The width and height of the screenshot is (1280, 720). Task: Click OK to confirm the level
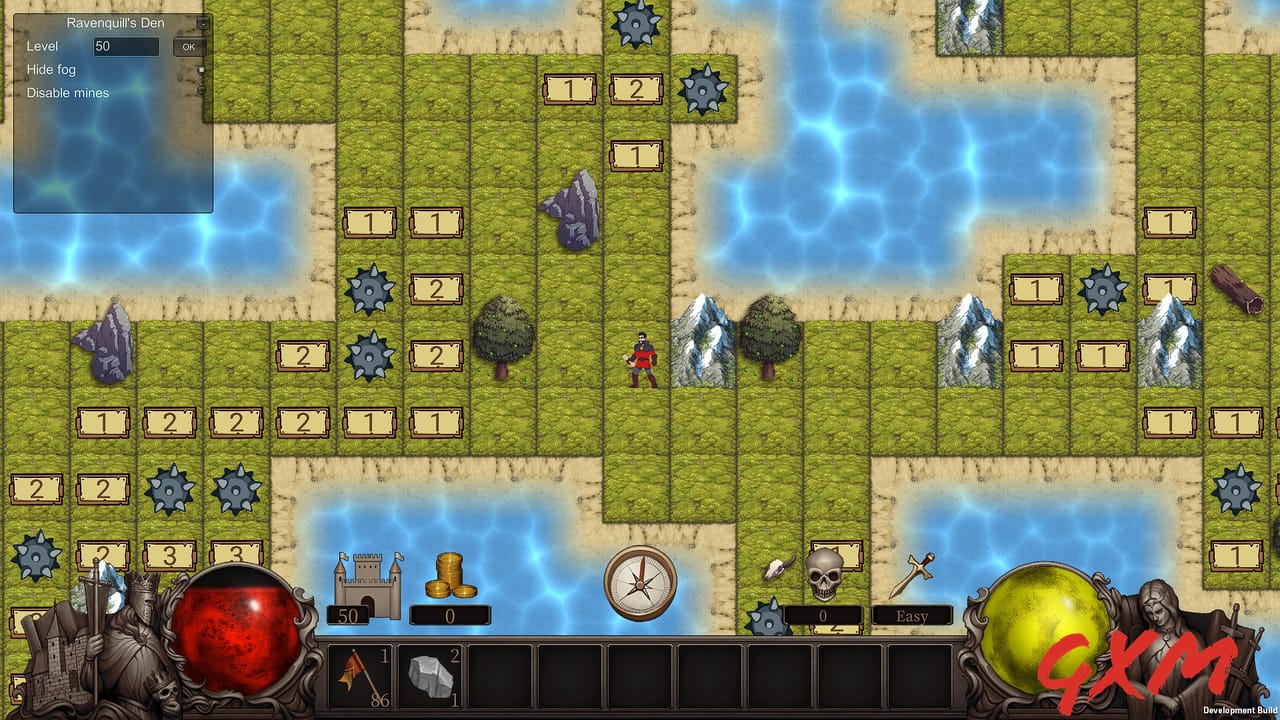coord(188,46)
